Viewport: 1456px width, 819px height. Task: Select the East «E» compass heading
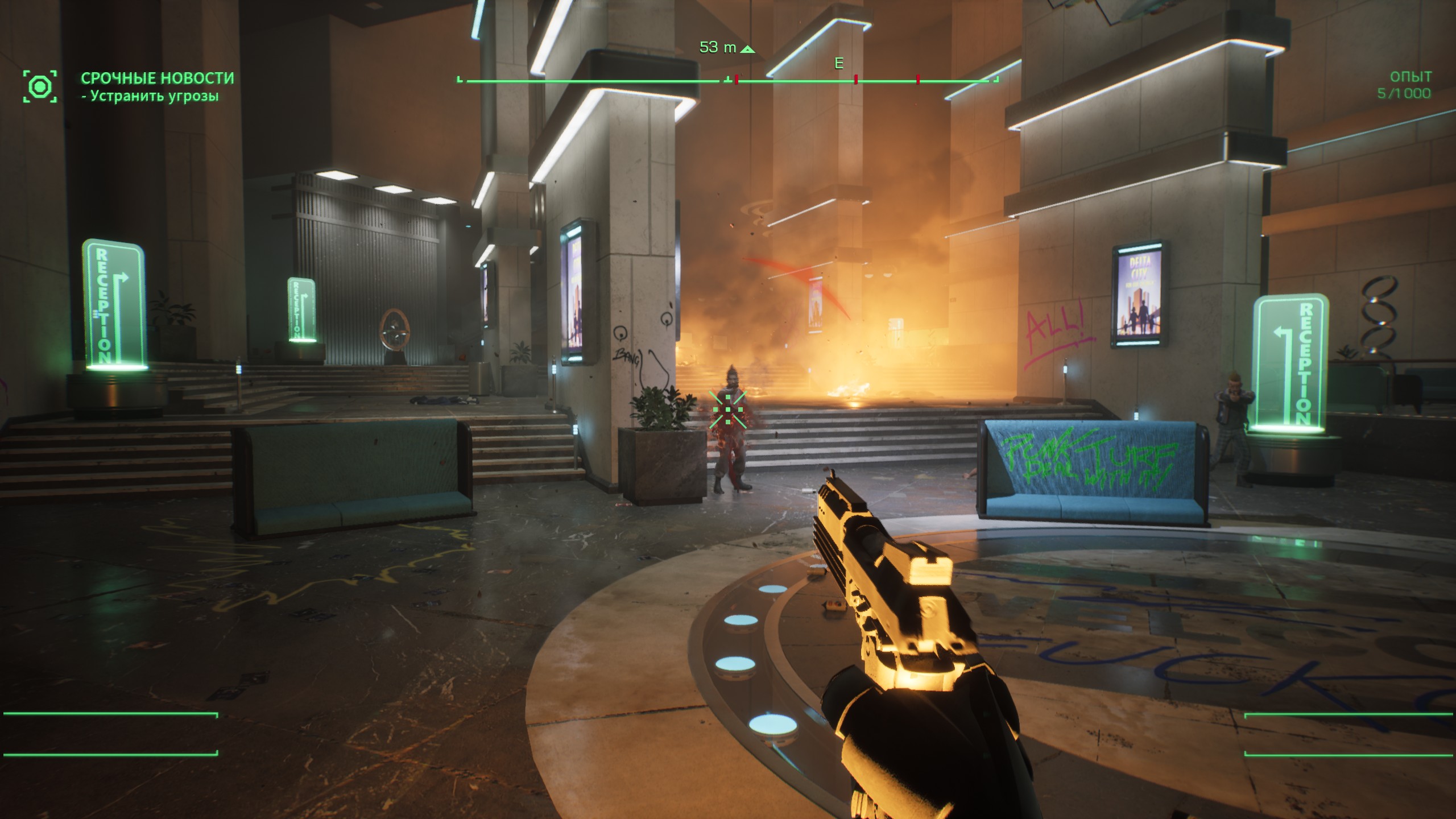pos(838,64)
